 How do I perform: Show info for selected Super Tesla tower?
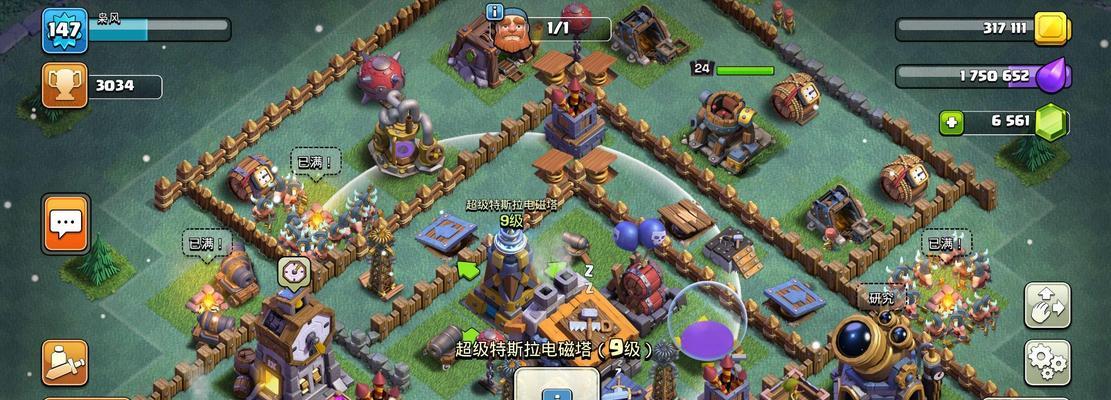tap(555, 385)
